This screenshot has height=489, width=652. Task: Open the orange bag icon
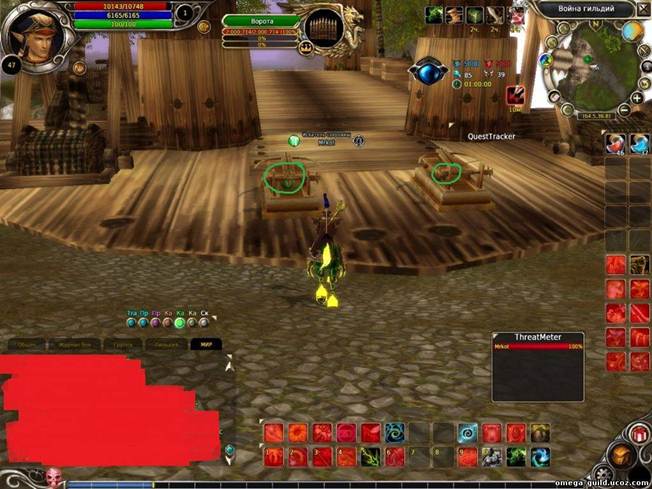pos(622,454)
